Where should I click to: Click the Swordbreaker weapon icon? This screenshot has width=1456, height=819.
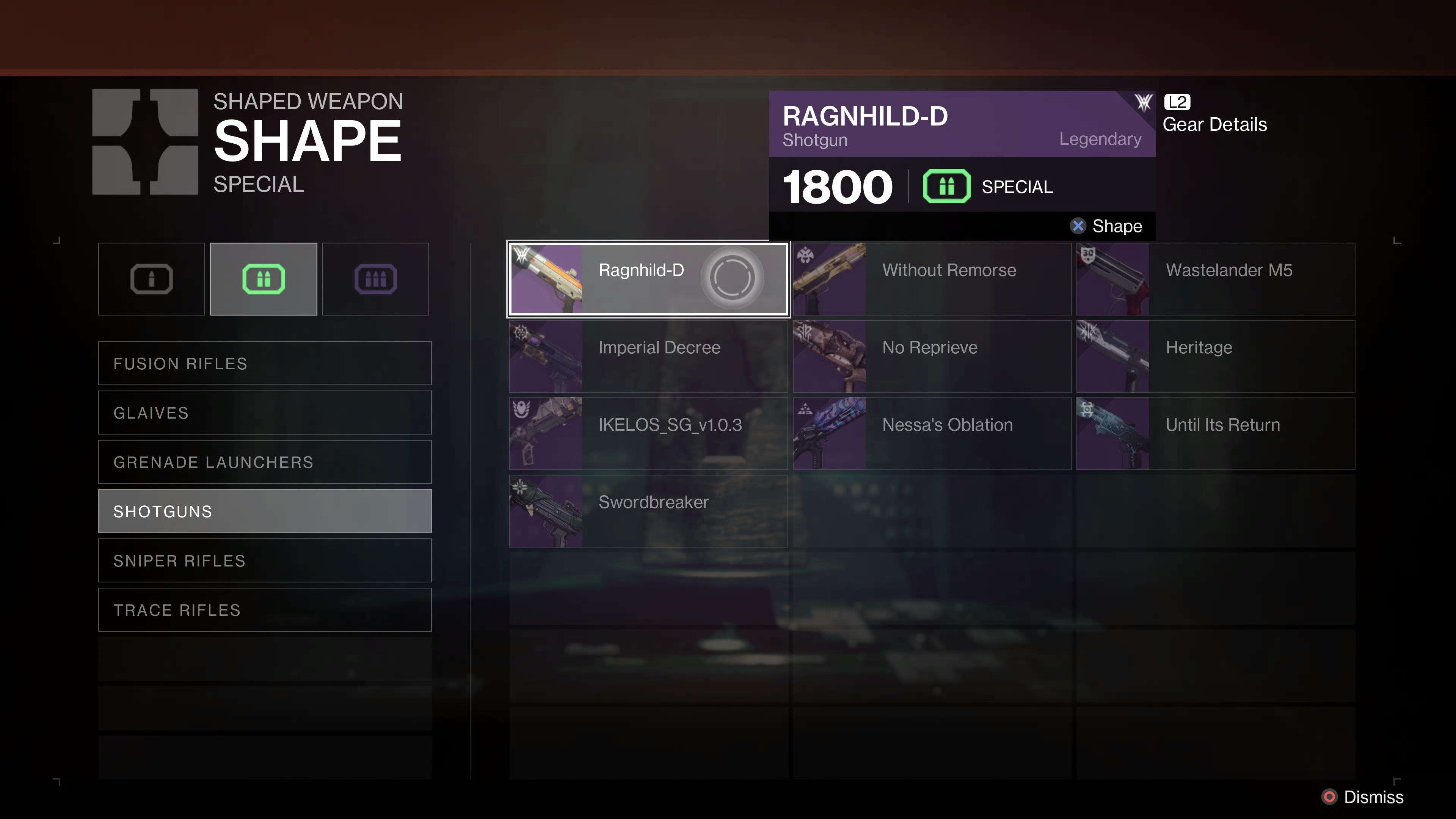click(x=546, y=510)
